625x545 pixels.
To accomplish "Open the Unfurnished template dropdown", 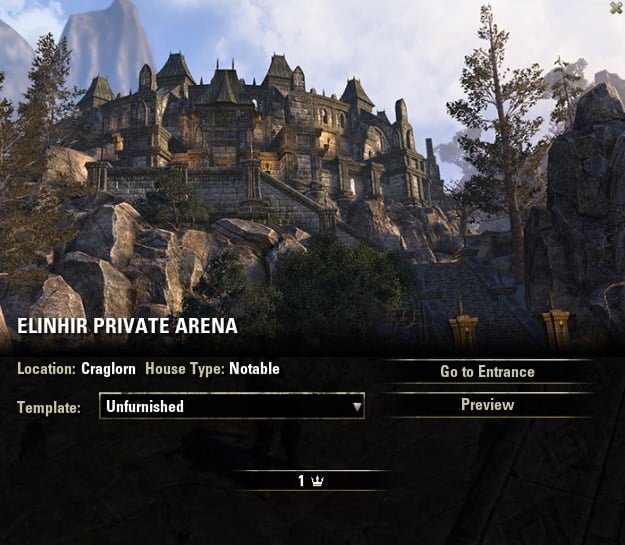I will pos(232,406).
